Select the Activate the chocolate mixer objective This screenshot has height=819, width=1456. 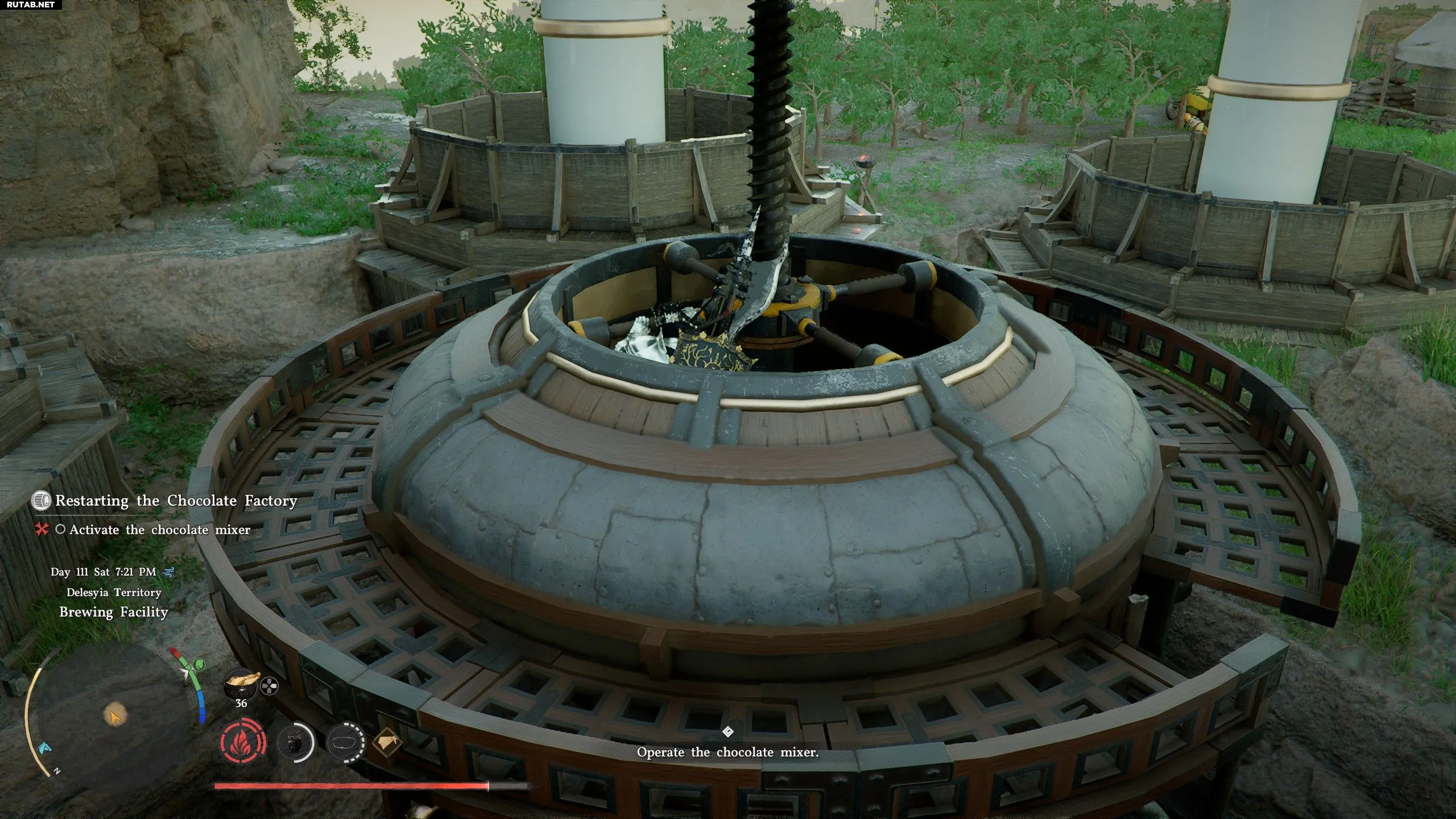(159, 530)
